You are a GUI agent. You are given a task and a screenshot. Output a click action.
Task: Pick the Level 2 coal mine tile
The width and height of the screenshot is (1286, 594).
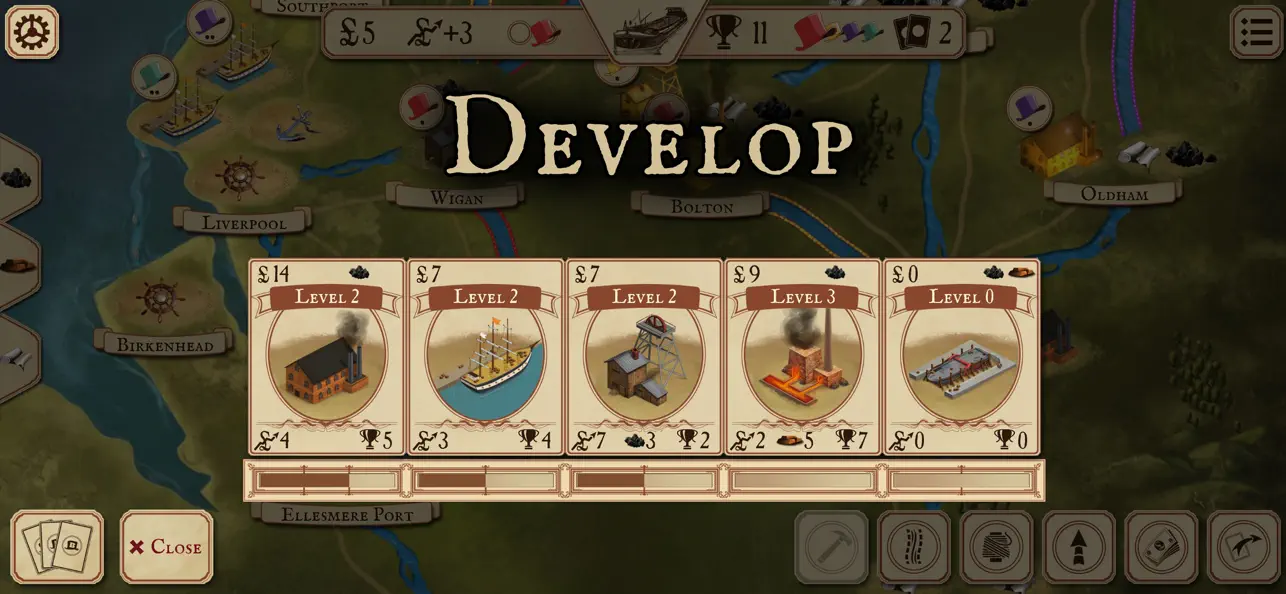(x=644, y=357)
